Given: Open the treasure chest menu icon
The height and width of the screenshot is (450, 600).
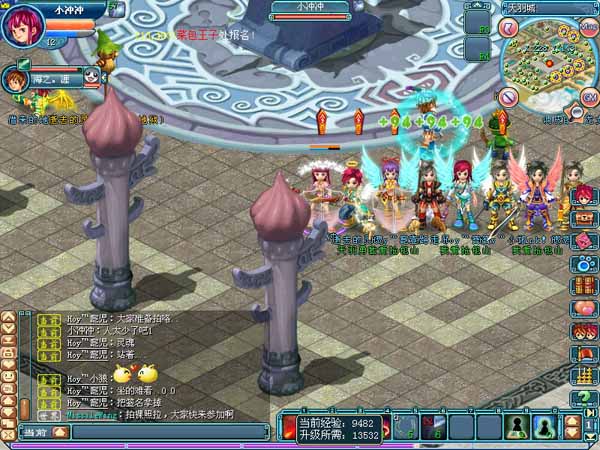Looking at the screenshot, I should 584,217.
